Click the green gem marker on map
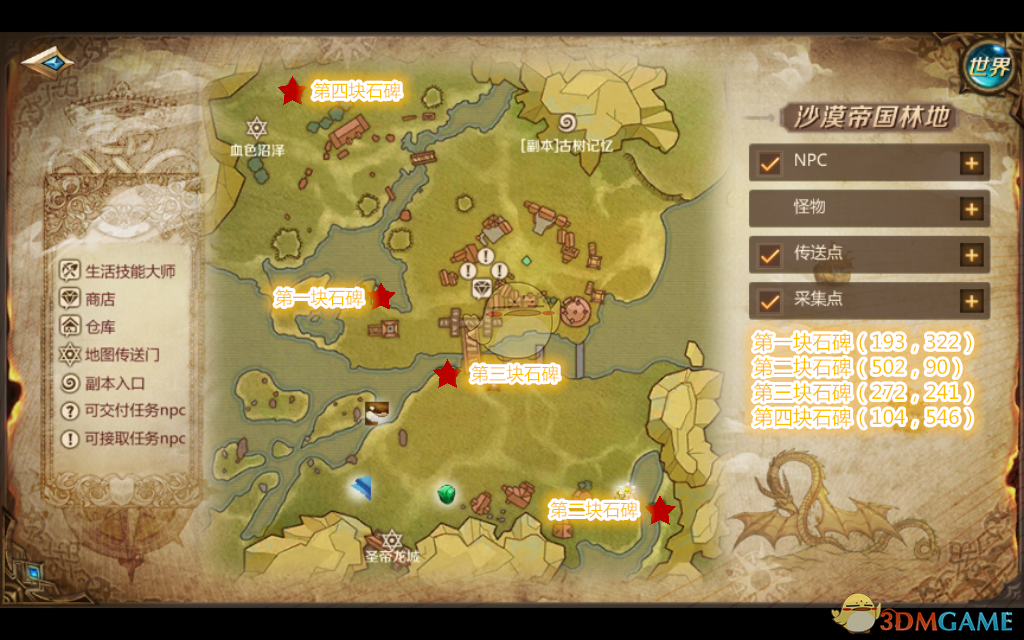Viewport: 1024px width, 640px height. [447, 493]
